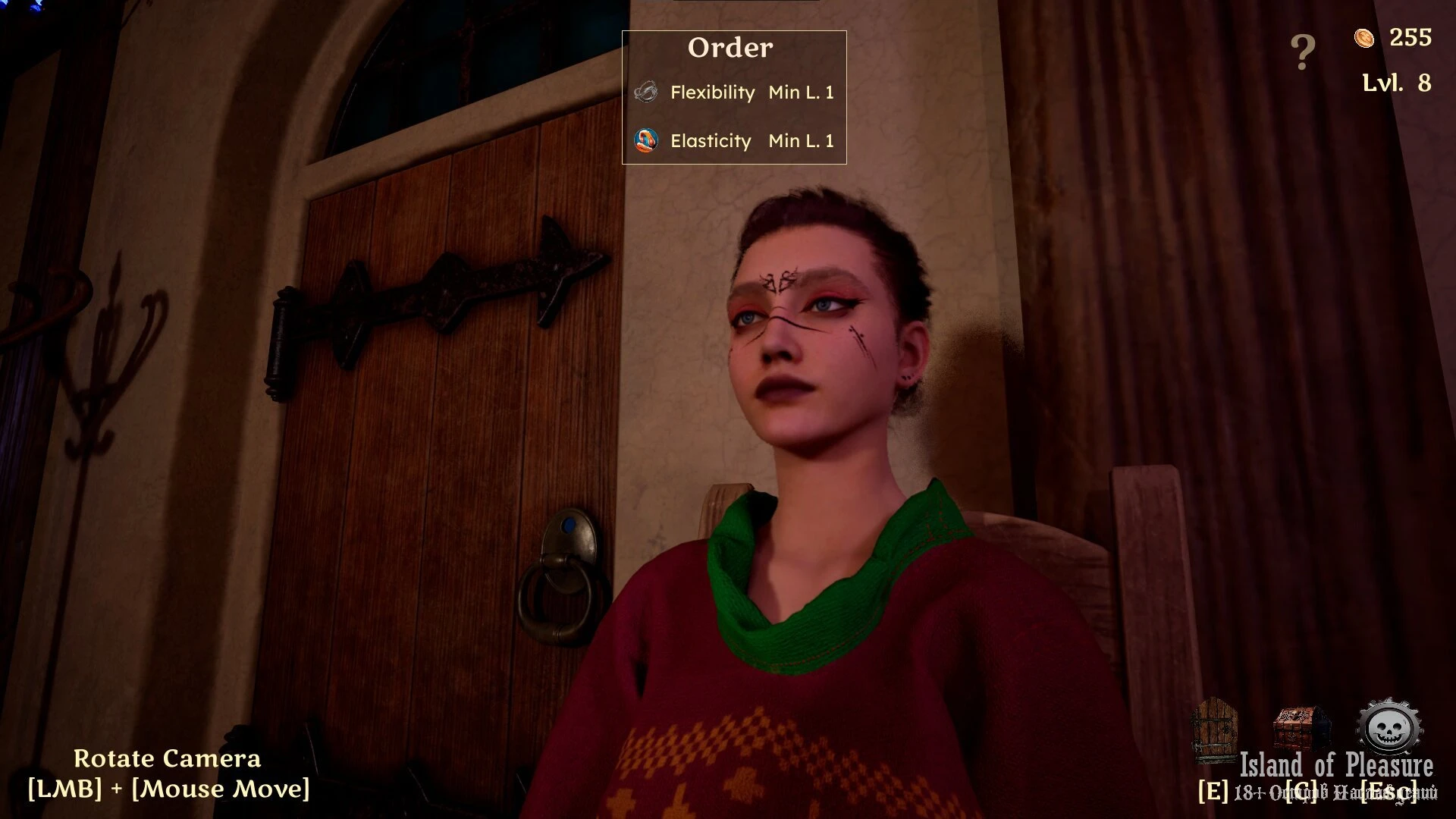
Task: Open the skull gear settings icon
Action: pyautogui.click(x=1389, y=729)
